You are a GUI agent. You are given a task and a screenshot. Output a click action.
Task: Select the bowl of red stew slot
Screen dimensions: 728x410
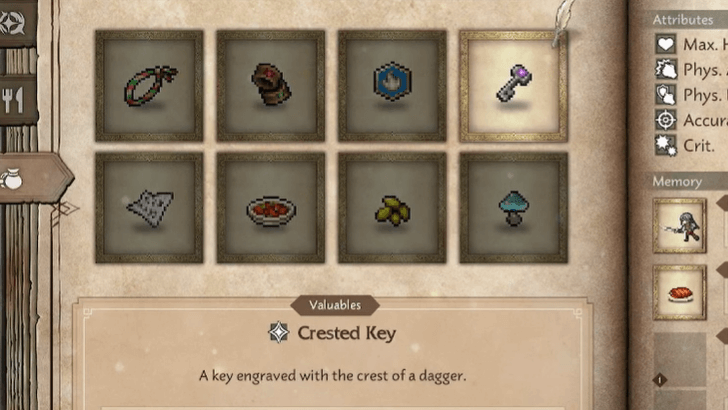click(270, 207)
